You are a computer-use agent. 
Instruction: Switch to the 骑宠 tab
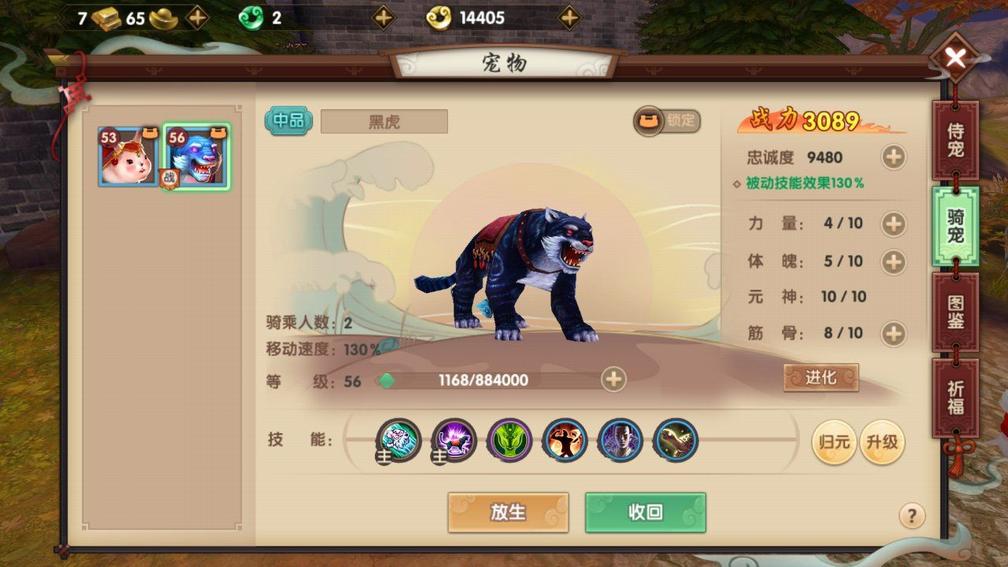(x=955, y=226)
